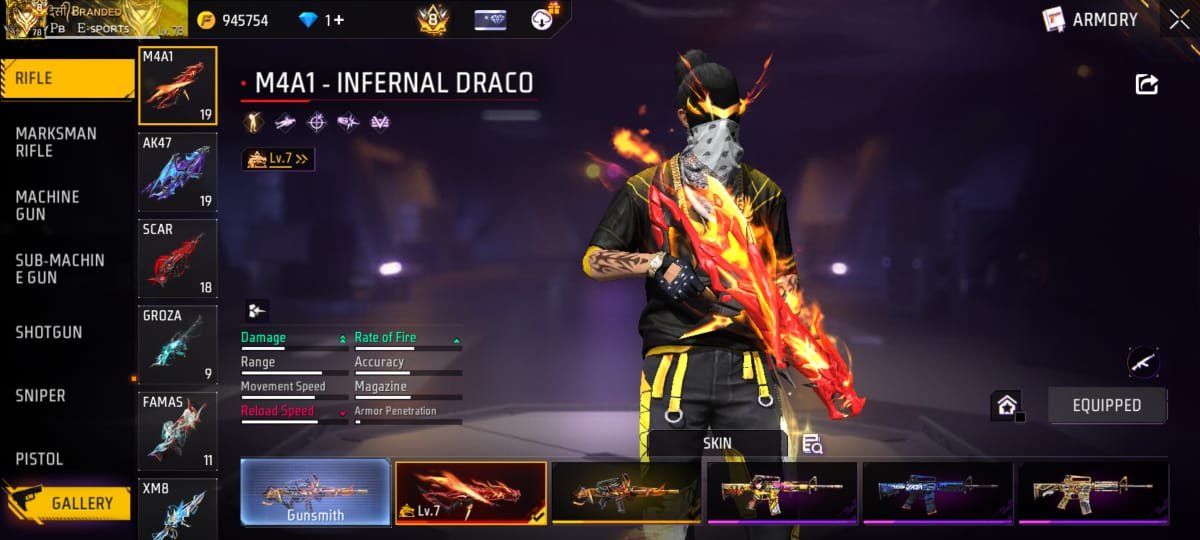Open the Gunsmith skin option
The height and width of the screenshot is (540, 1200).
point(315,492)
